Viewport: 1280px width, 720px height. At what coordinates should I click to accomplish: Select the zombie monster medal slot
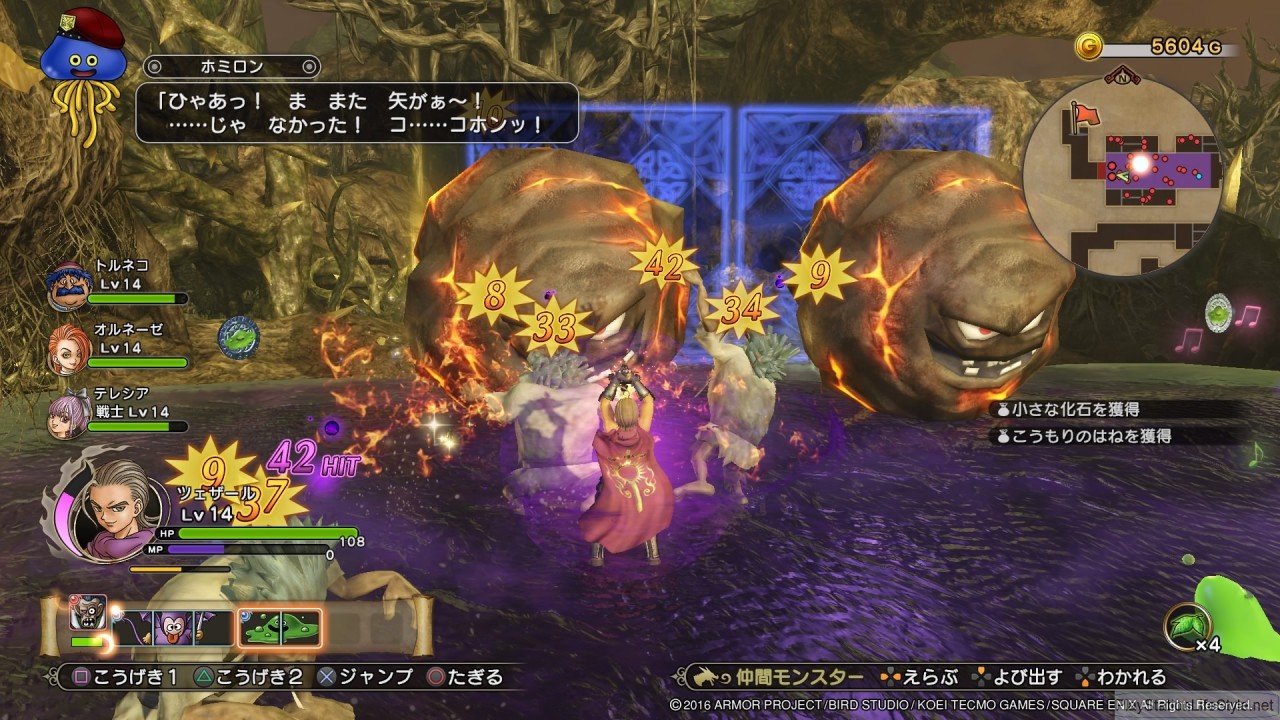point(87,612)
